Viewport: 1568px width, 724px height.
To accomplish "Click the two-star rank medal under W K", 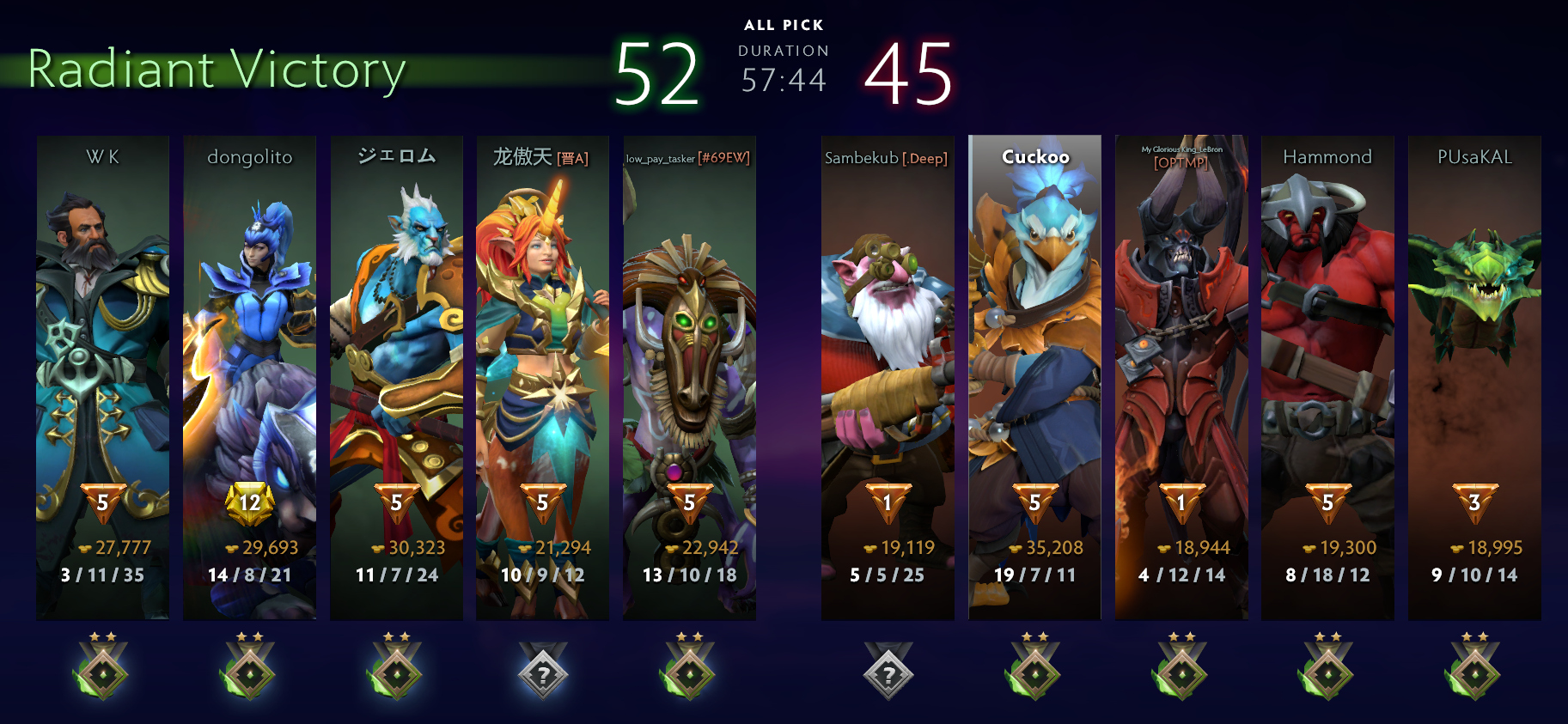I will tap(102, 667).
